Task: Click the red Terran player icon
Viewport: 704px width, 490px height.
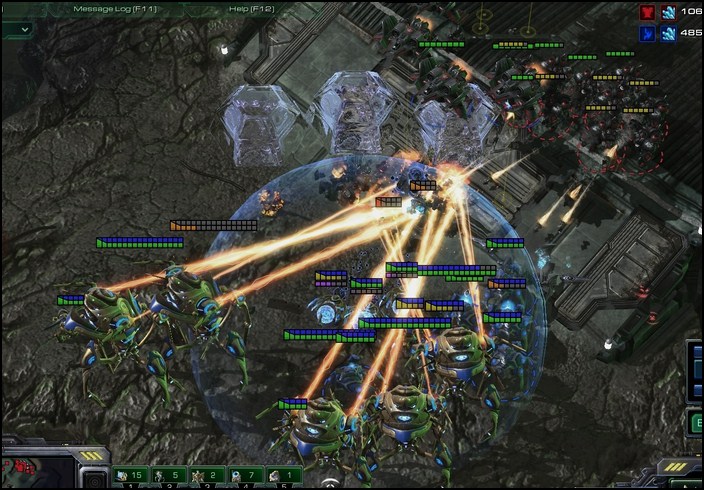Action: (x=648, y=12)
